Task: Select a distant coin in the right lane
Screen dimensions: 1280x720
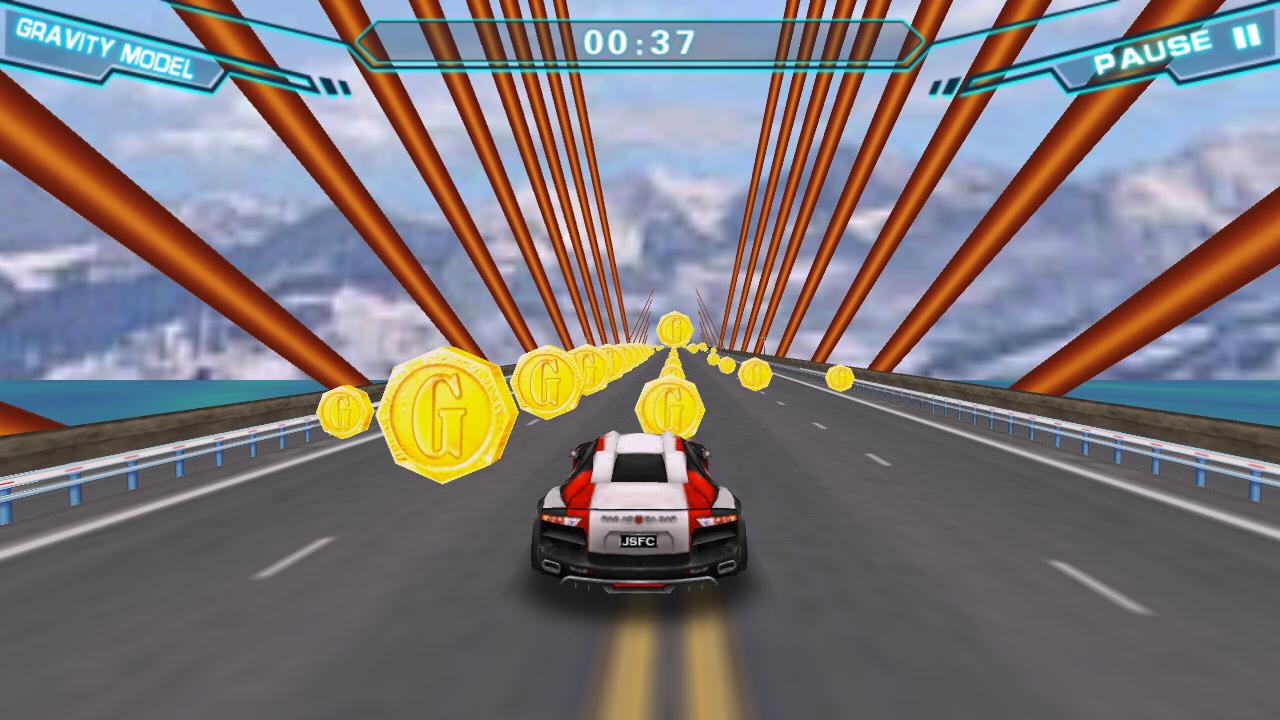Action: pos(840,380)
